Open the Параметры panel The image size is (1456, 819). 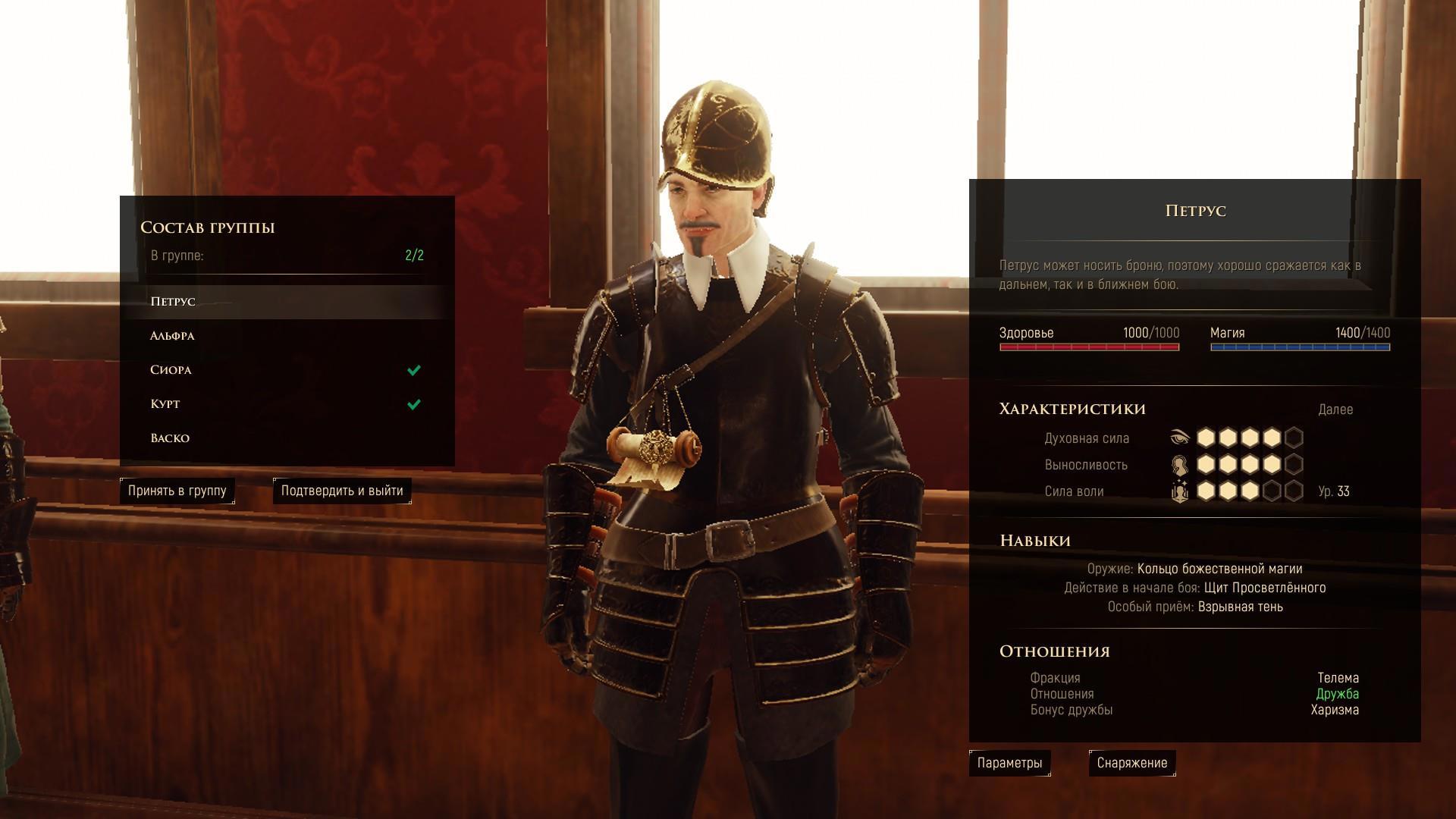coord(1009,763)
